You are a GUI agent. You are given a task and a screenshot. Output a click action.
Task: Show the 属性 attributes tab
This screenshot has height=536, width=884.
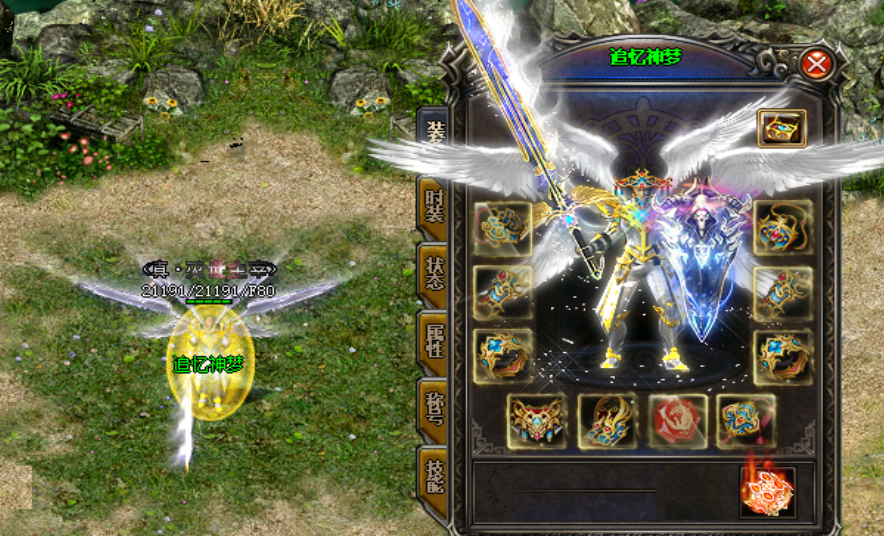[x=433, y=342]
